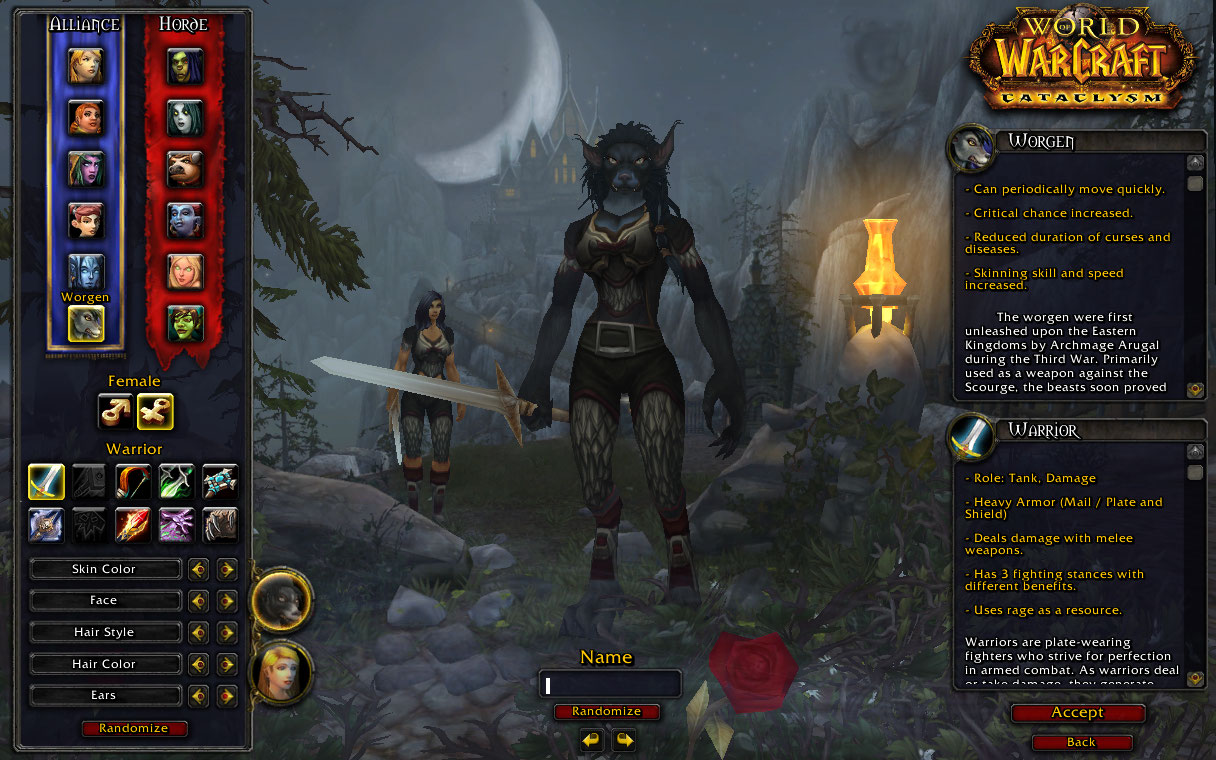Screen dimensions: 1216x760
Task: Cycle to the next Ears option
Action: 227,696
